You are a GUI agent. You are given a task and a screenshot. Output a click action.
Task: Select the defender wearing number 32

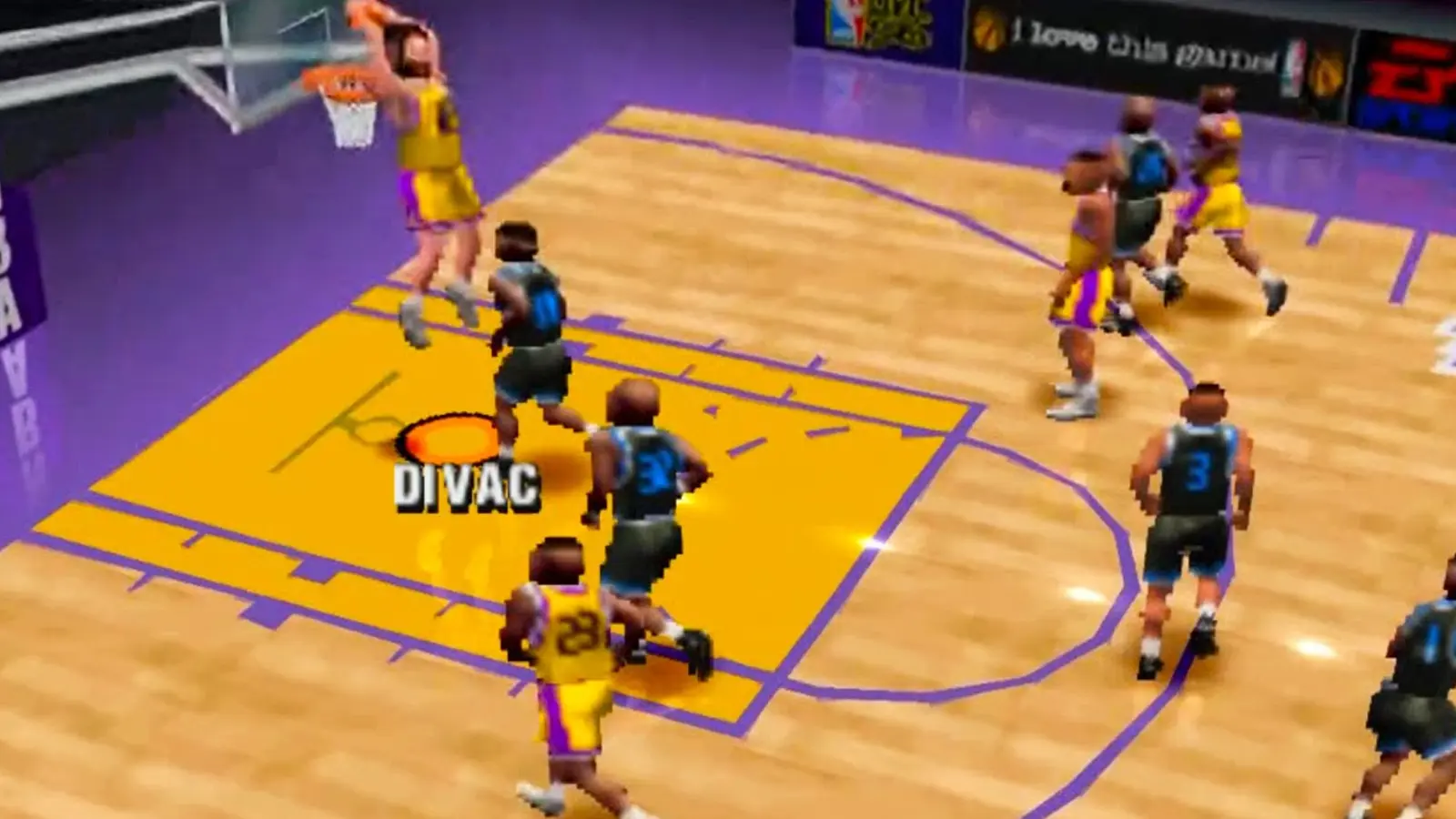(646, 473)
